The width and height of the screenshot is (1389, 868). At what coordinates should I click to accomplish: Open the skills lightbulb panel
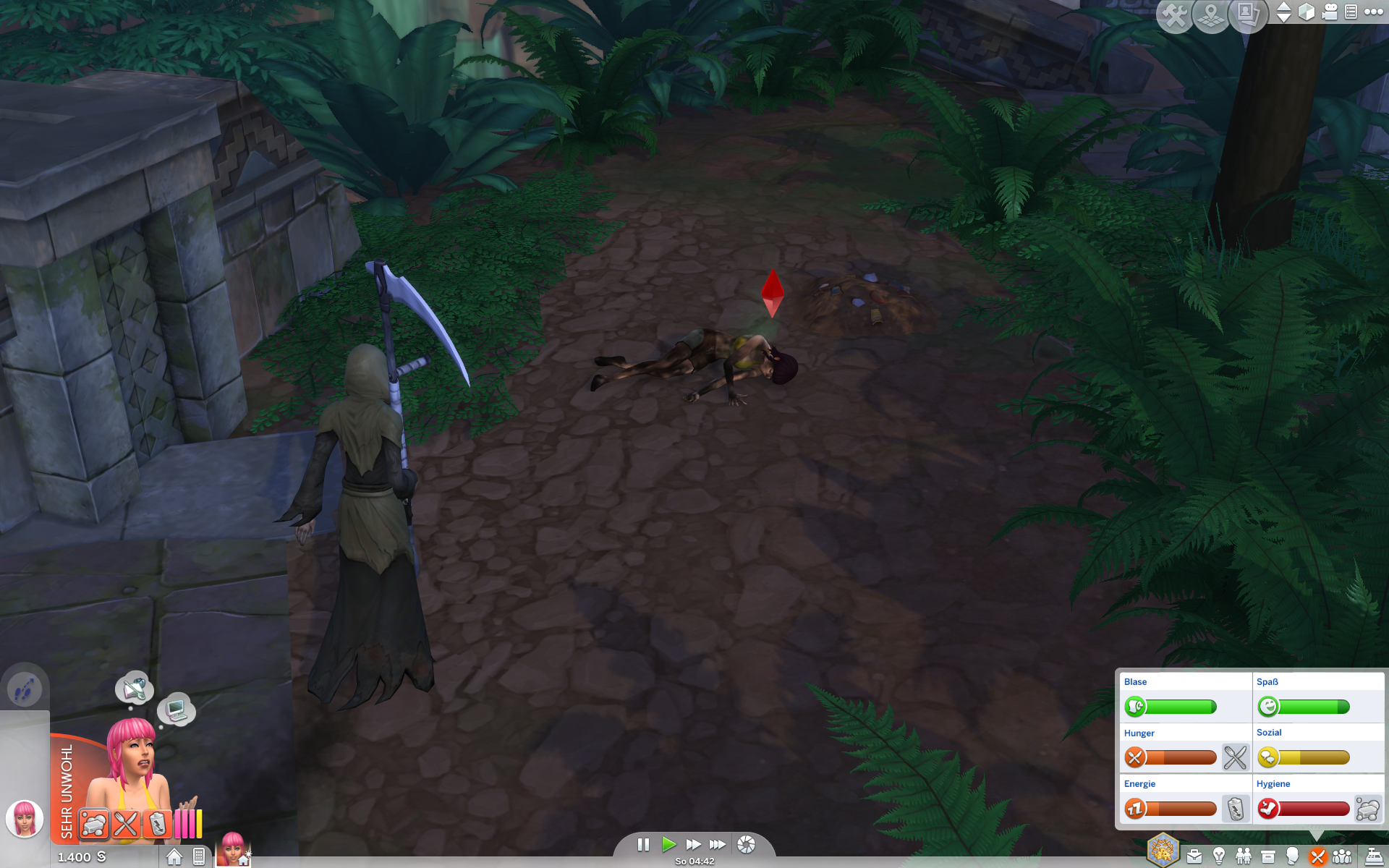(x=1219, y=857)
